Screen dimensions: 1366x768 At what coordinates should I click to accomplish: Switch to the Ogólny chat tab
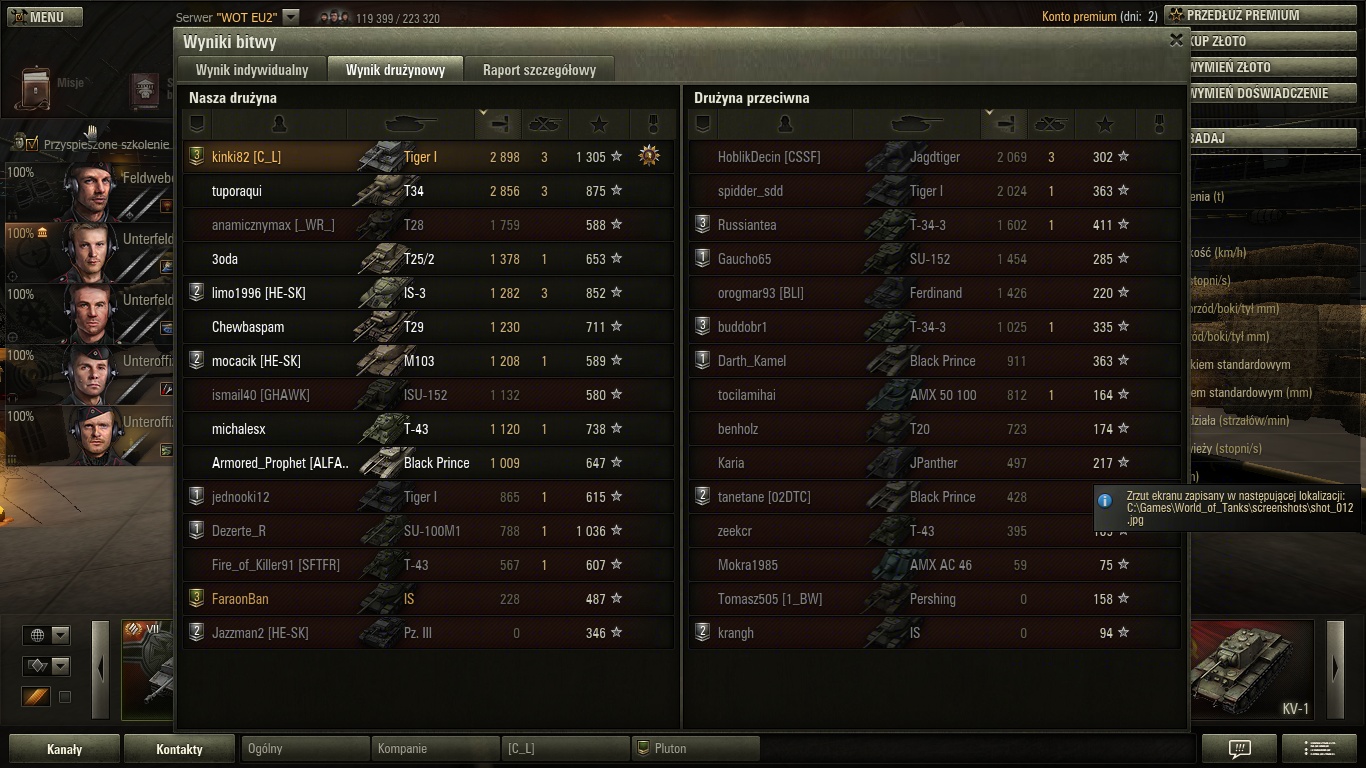tap(305, 748)
